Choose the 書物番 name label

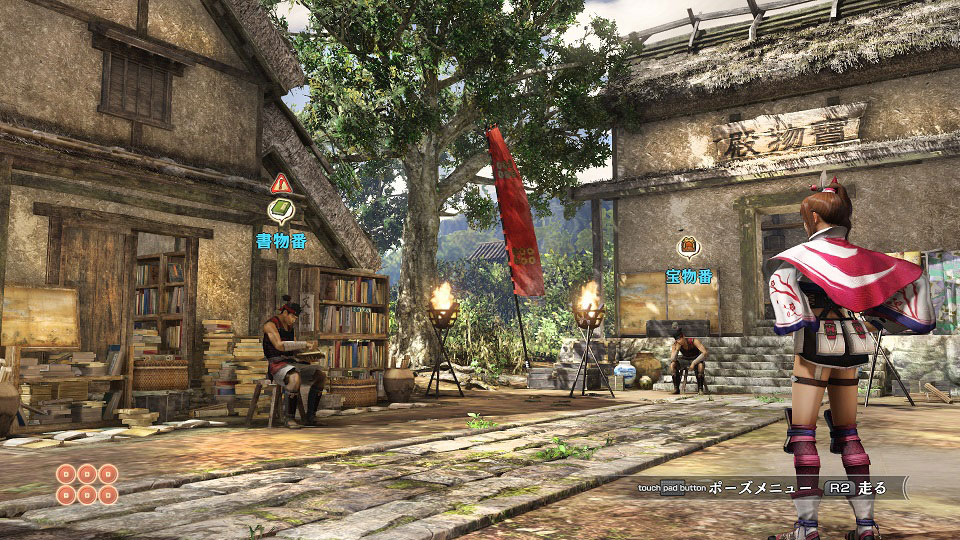pos(281,240)
